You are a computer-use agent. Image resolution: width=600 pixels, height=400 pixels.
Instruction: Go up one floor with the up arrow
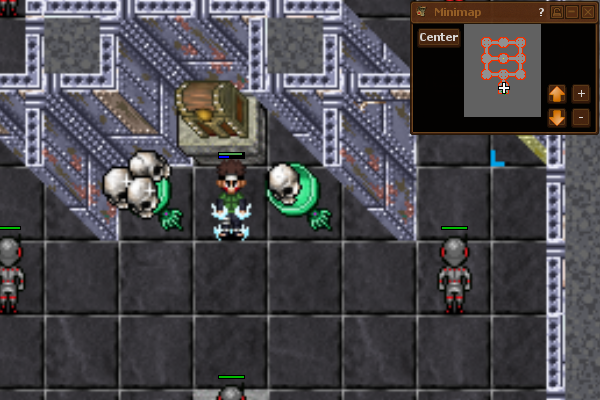point(557,94)
